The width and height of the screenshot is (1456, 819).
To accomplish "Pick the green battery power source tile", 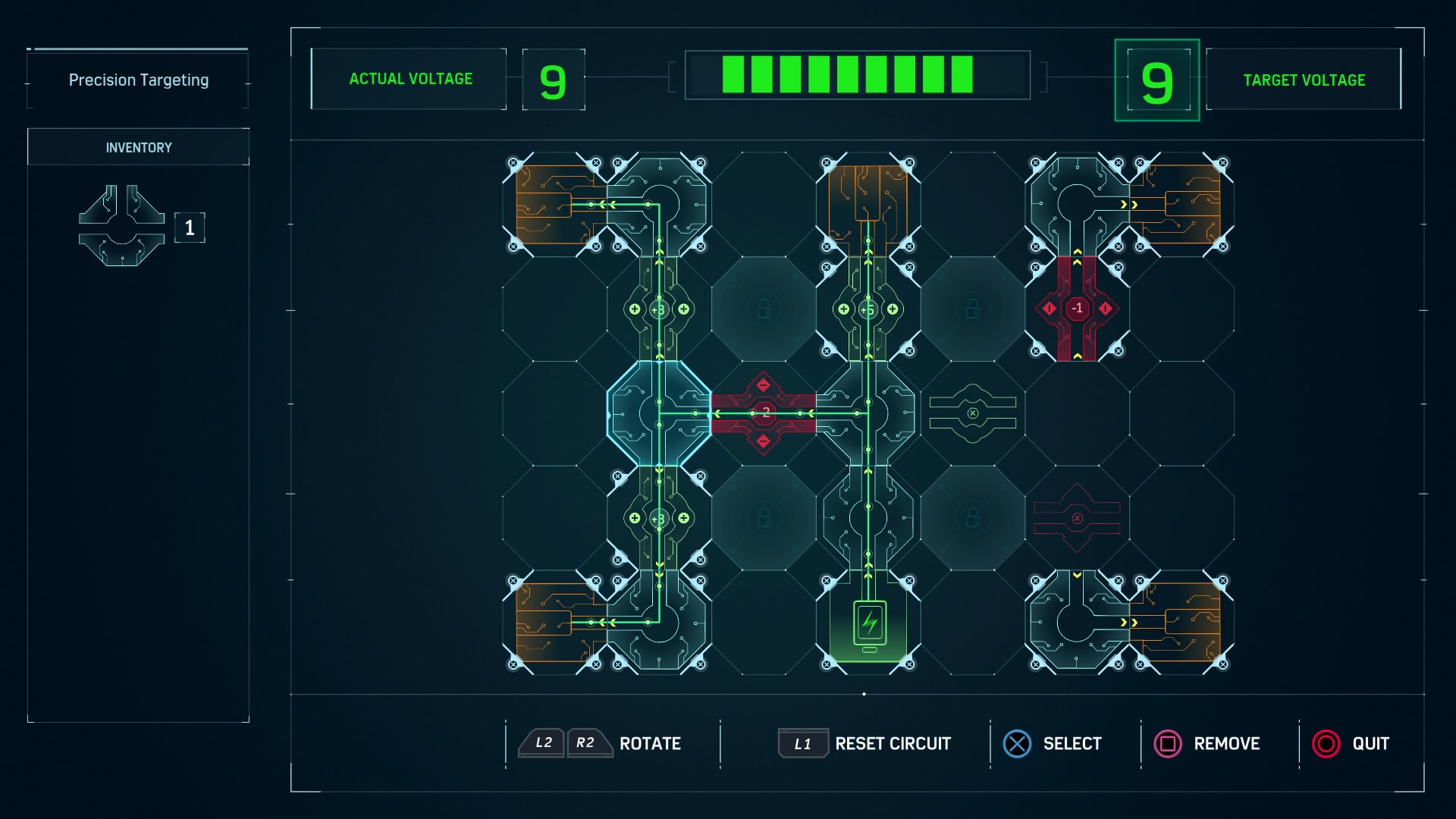I will pyautogui.click(x=869, y=625).
